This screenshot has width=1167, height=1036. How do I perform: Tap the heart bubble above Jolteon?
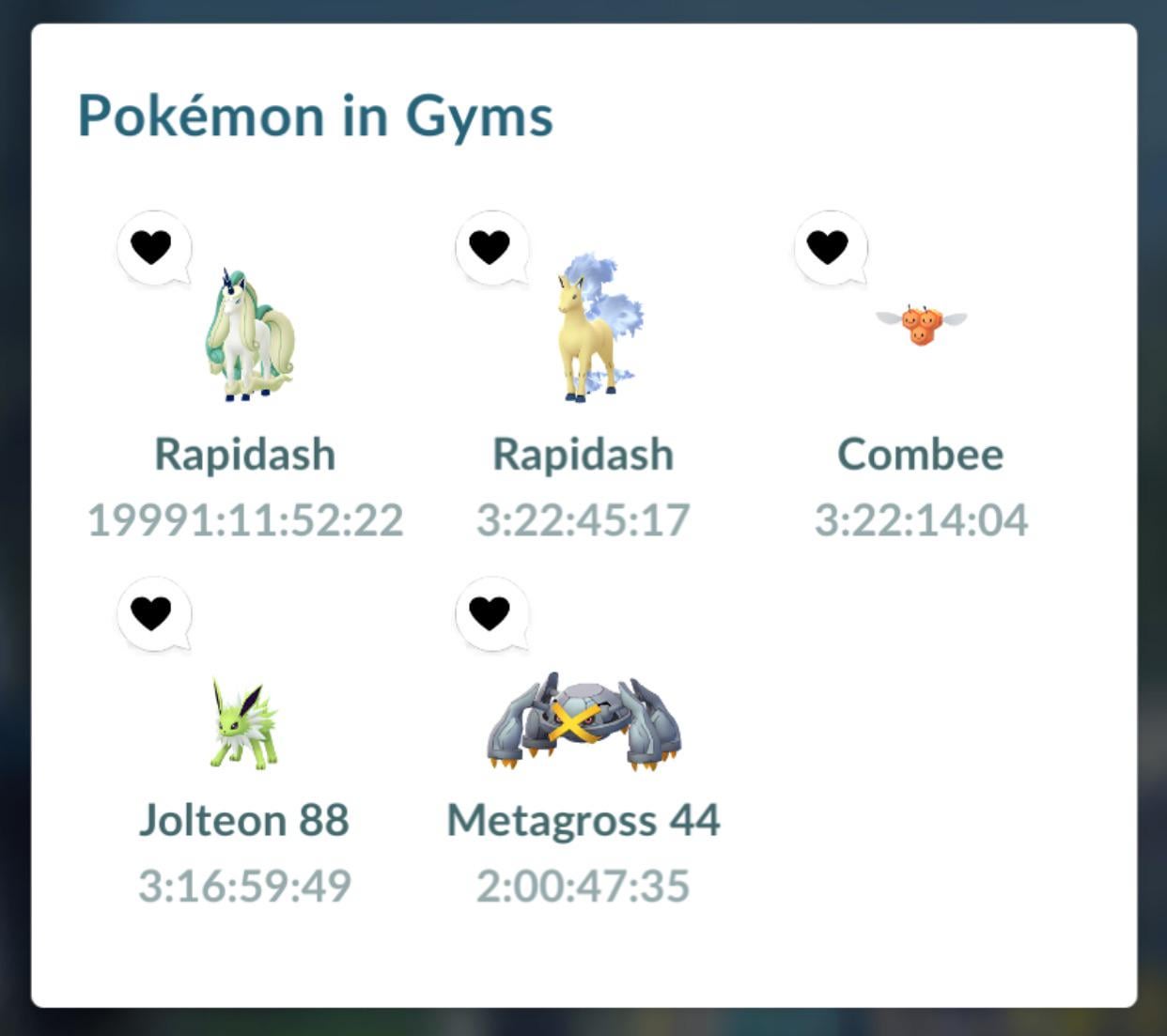(151, 613)
